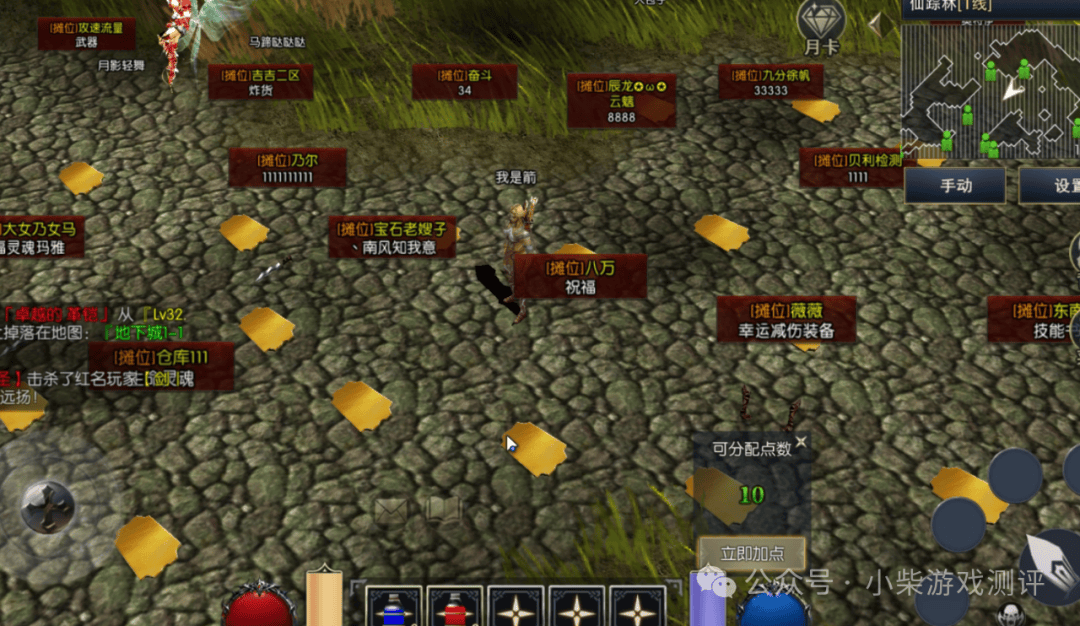Open the mail envelope icon

(x=391, y=510)
